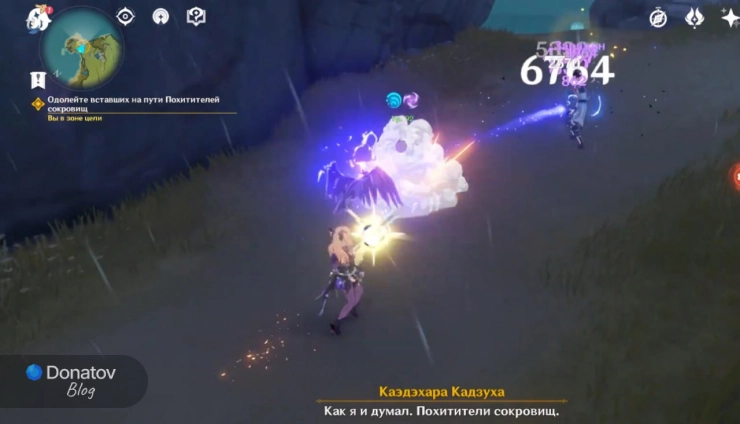Image resolution: width=740 pixels, height=424 pixels.
Task: Open the eye-shaped Elemental Sight icon
Action: (x=125, y=16)
